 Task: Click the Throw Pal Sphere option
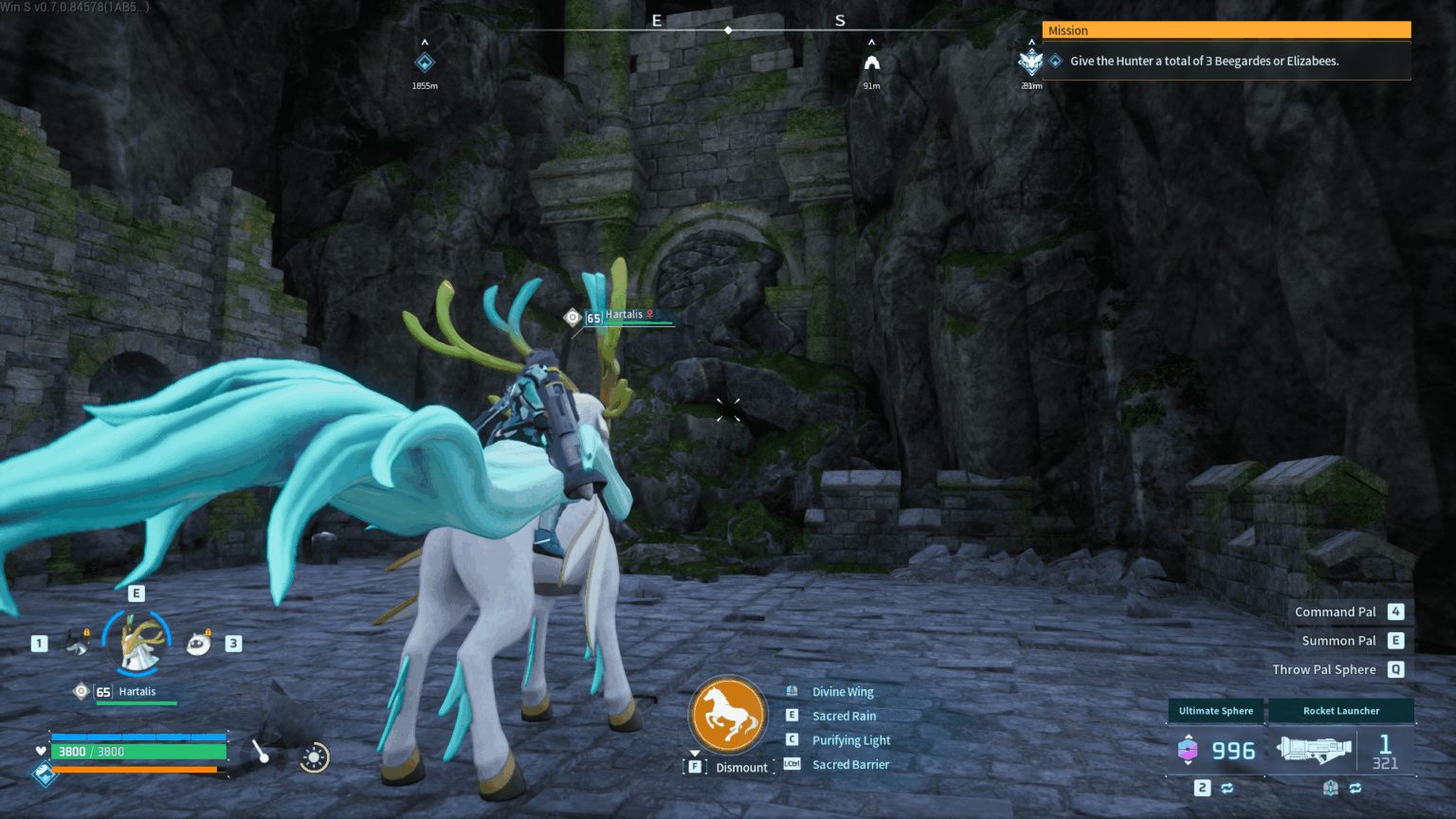tap(1323, 669)
